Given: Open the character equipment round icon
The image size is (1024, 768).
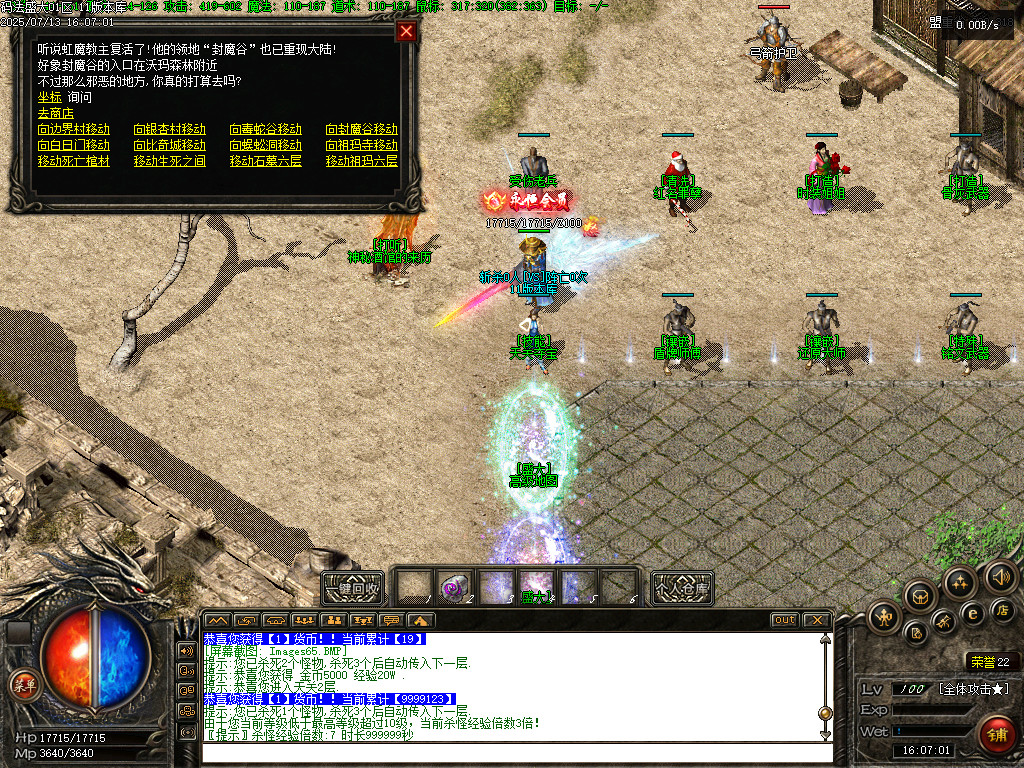Looking at the screenshot, I should [884, 617].
